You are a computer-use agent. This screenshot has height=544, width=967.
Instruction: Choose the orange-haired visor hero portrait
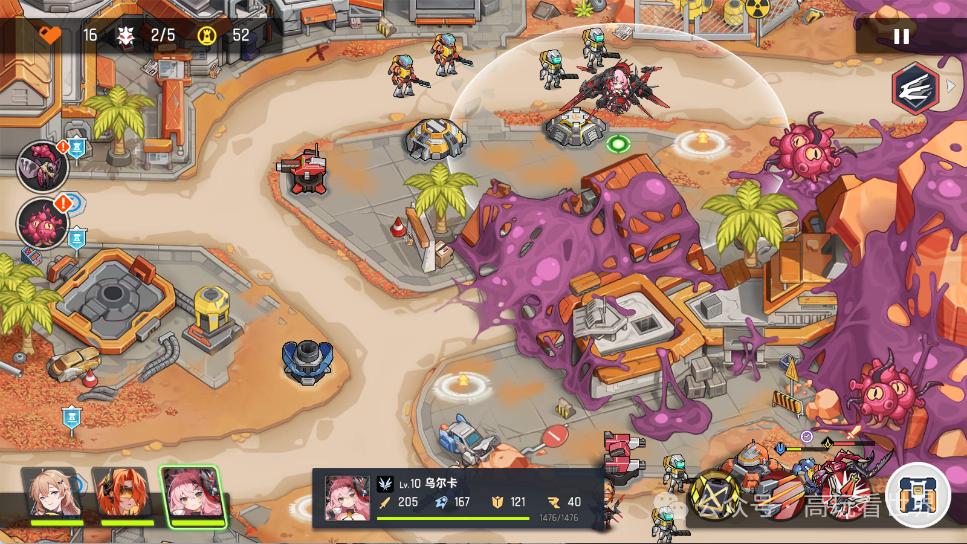tap(120, 494)
